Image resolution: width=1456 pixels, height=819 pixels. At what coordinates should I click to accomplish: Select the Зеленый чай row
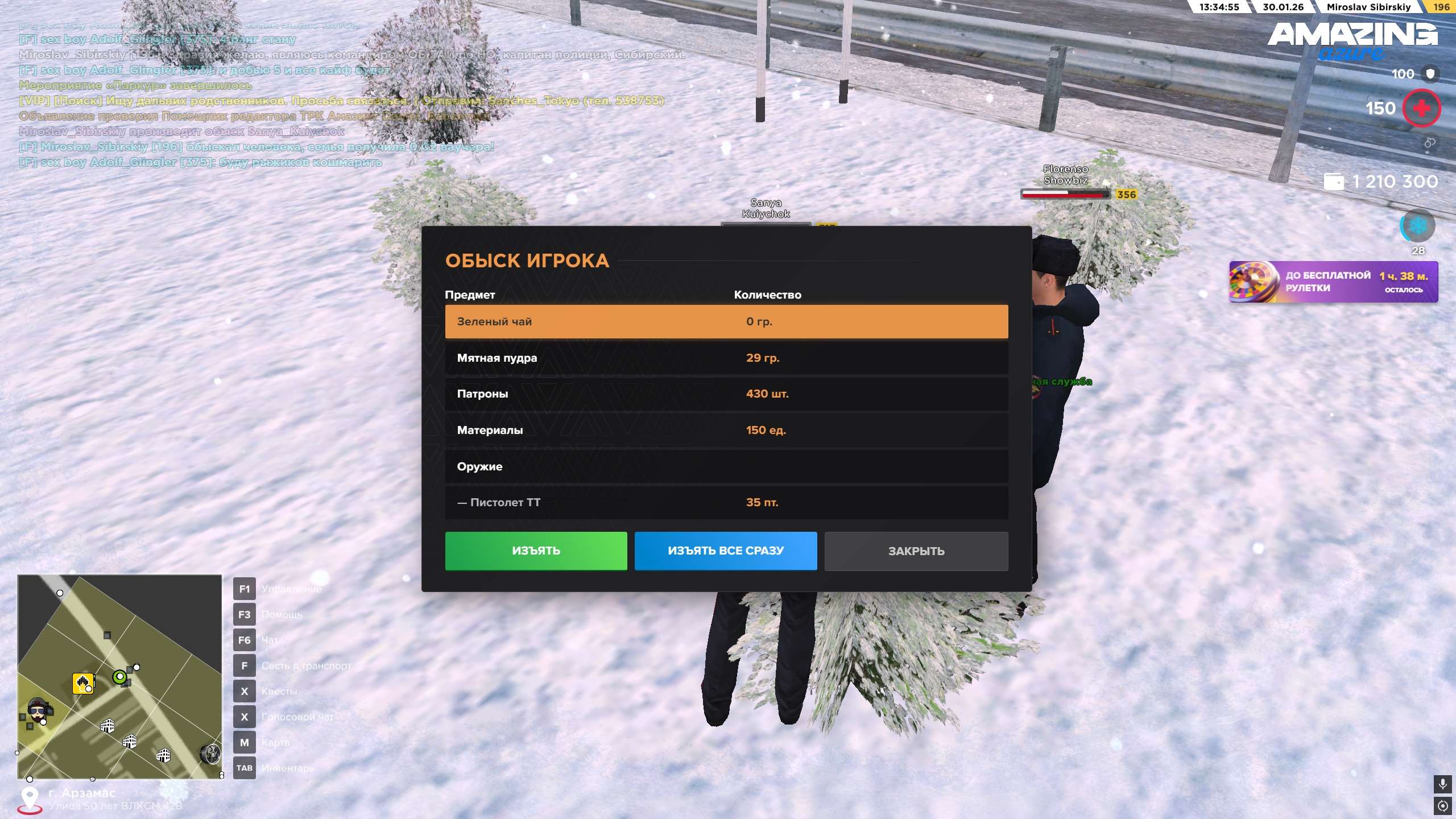[x=726, y=321]
